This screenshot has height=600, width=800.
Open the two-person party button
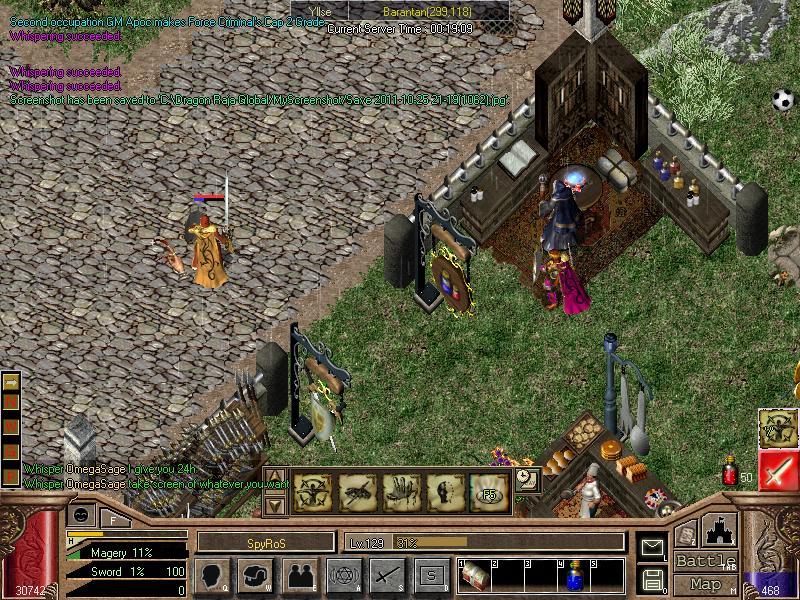299,575
